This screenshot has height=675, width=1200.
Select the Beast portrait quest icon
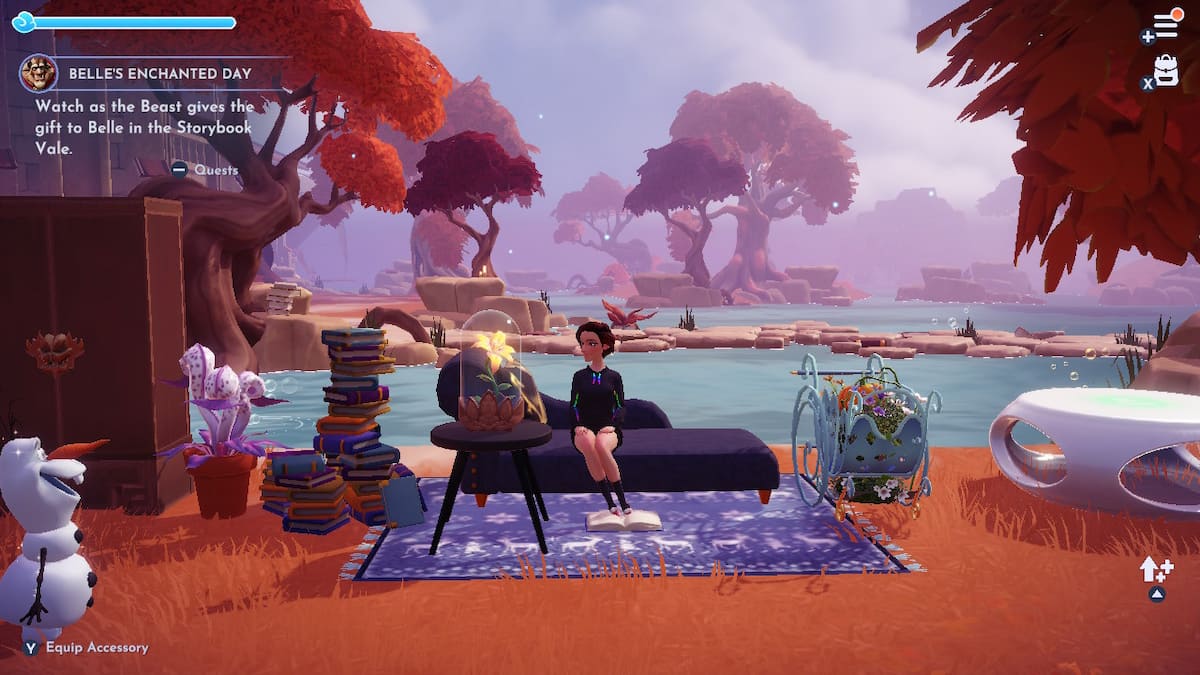pos(38,73)
